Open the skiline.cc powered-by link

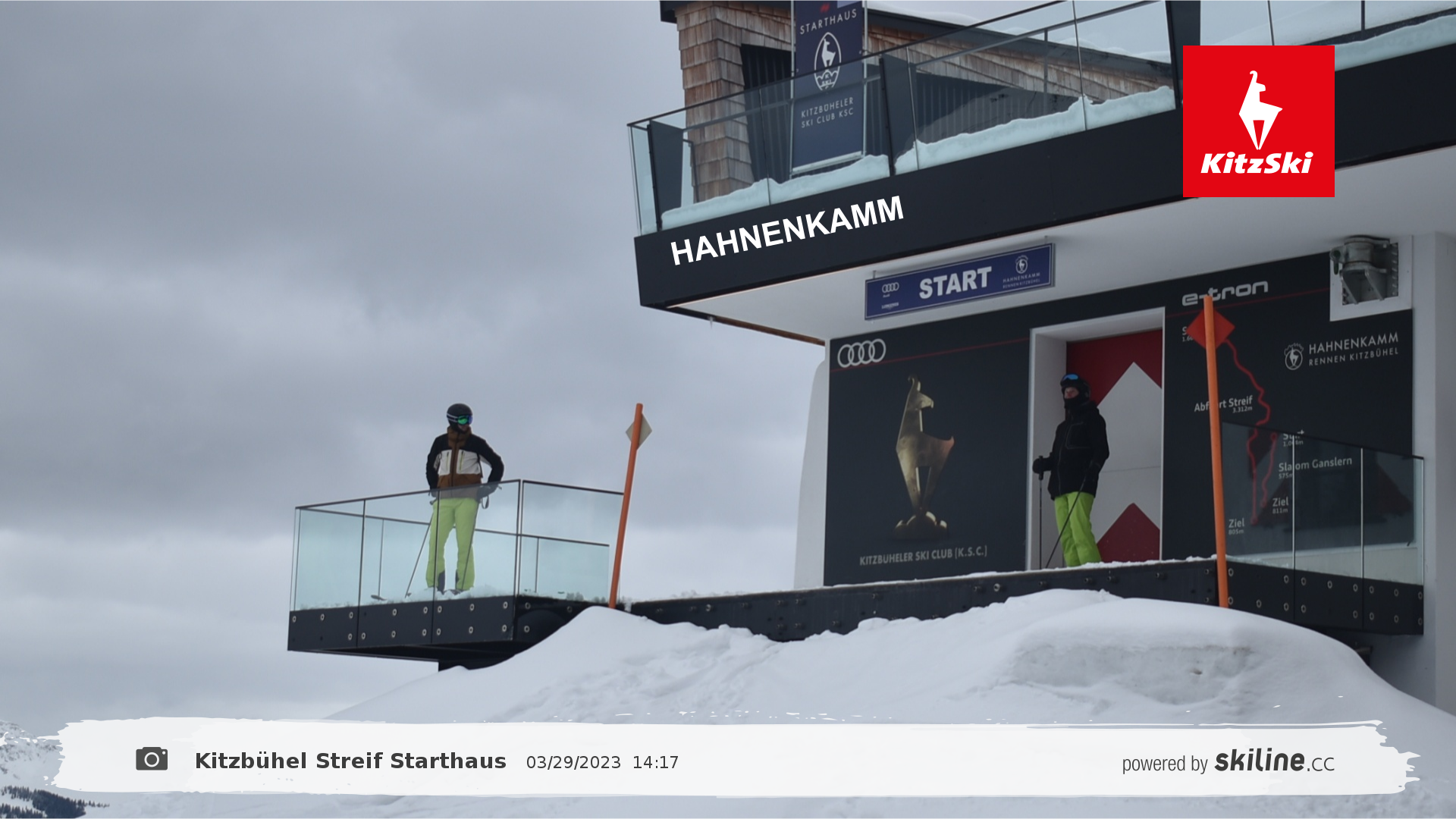pos(1228,761)
